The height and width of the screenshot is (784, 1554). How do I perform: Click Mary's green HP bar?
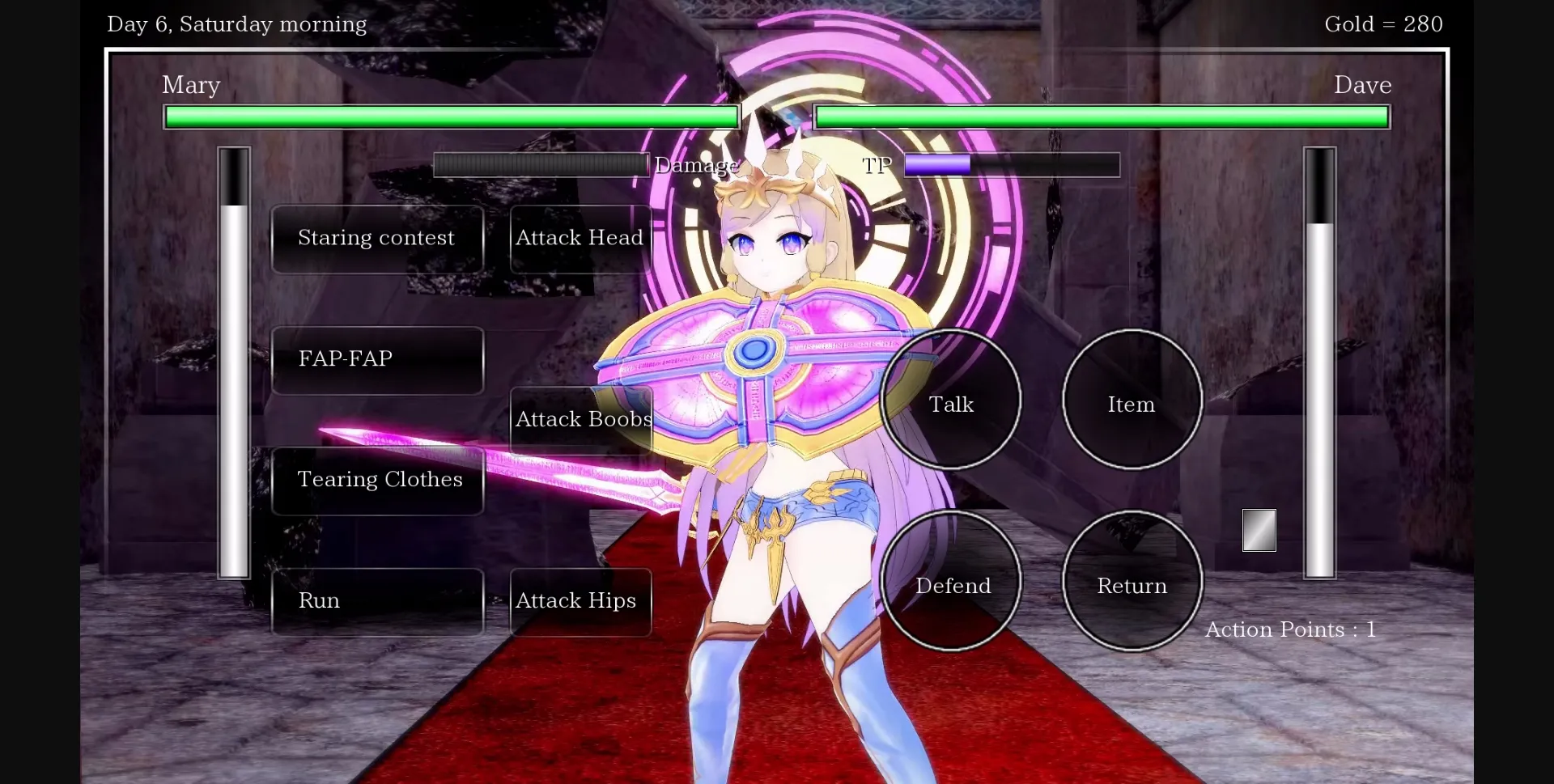point(451,117)
